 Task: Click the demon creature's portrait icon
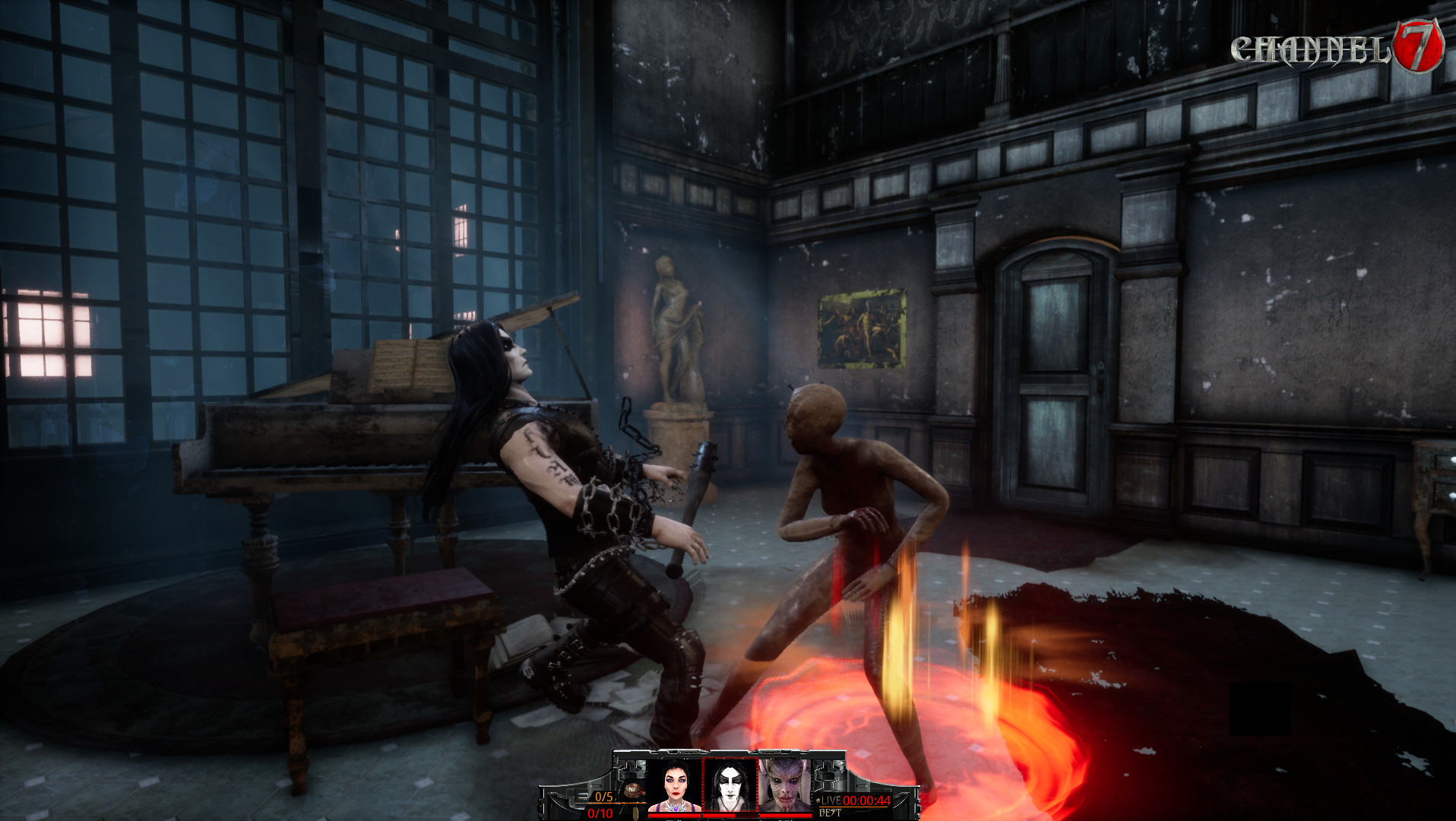click(784, 786)
